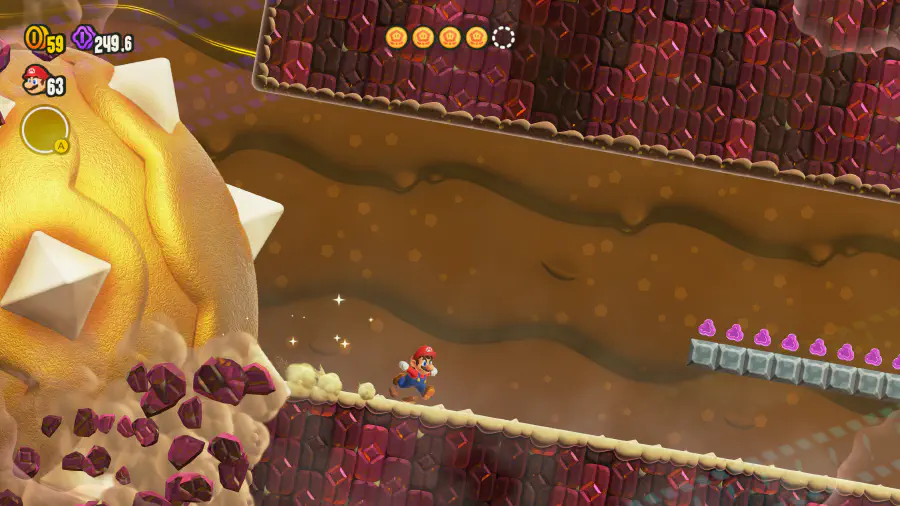Click the empty dashed token slot
900x506 pixels.
(x=503, y=38)
